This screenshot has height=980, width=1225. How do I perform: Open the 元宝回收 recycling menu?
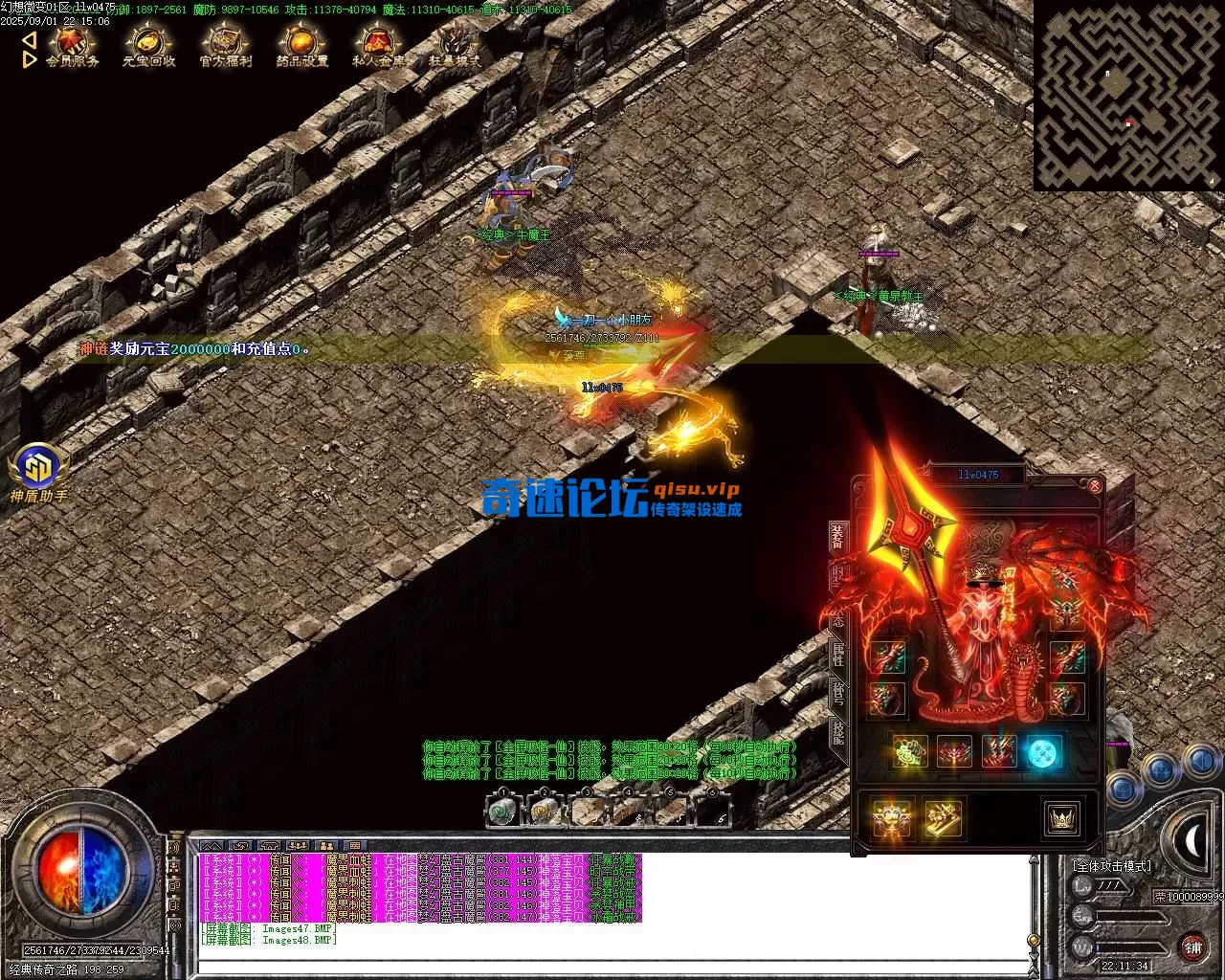tap(148, 46)
